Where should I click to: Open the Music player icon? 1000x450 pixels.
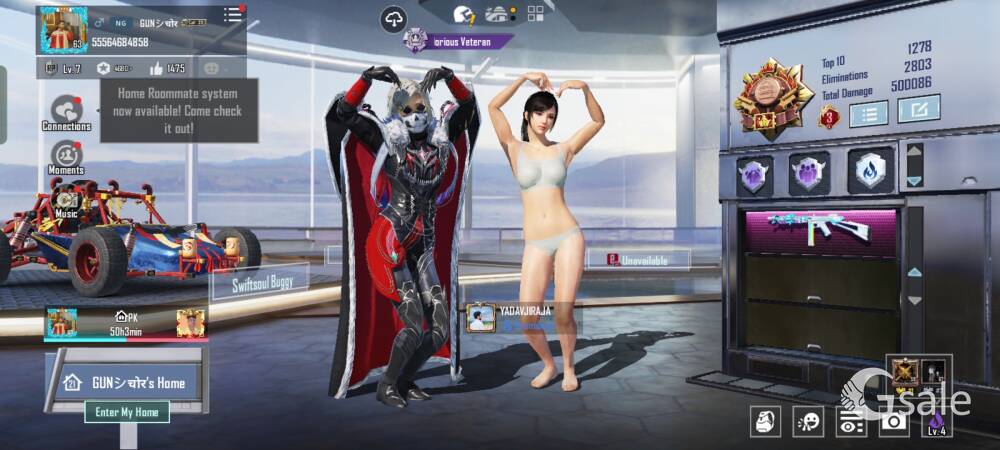[x=67, y=204]
